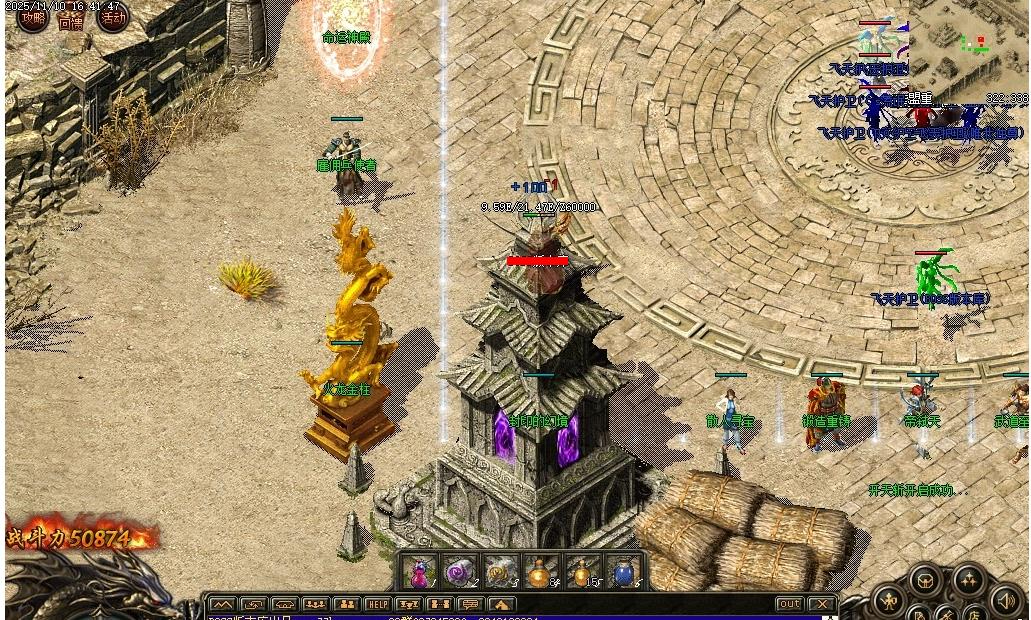Open the 回馈 rewards treasure bowl
Screen dimensions: 1031x620
[x=71, y=20]
